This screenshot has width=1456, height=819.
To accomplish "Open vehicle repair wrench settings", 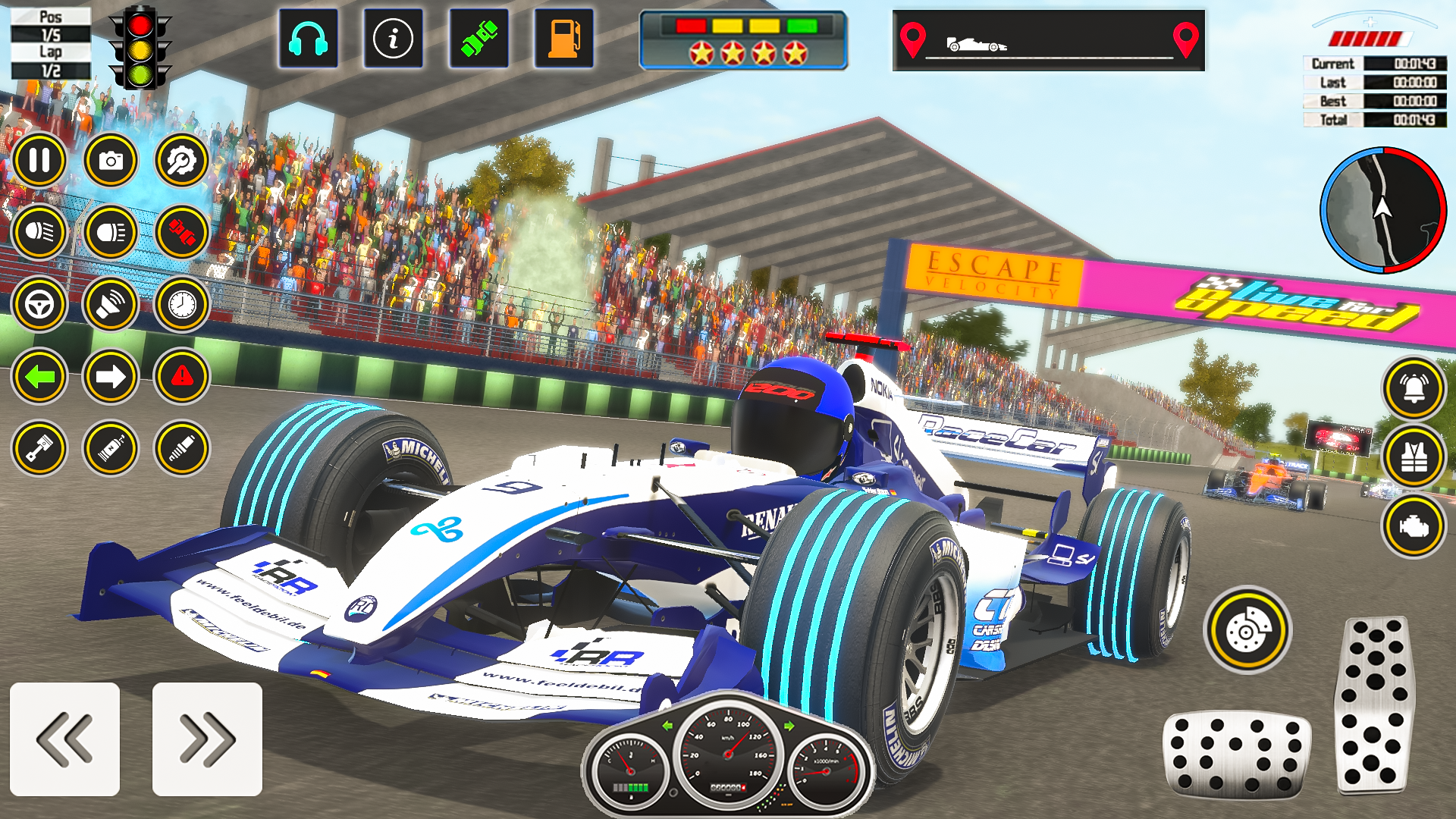I will coord(182,160).
